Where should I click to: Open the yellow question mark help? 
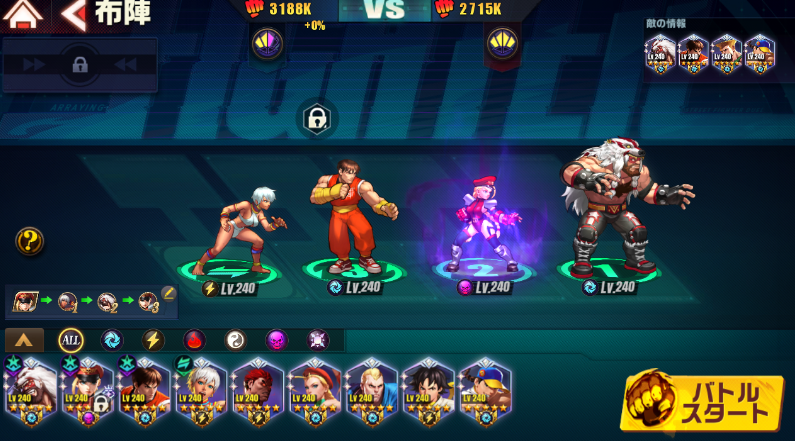pos(29,240)
